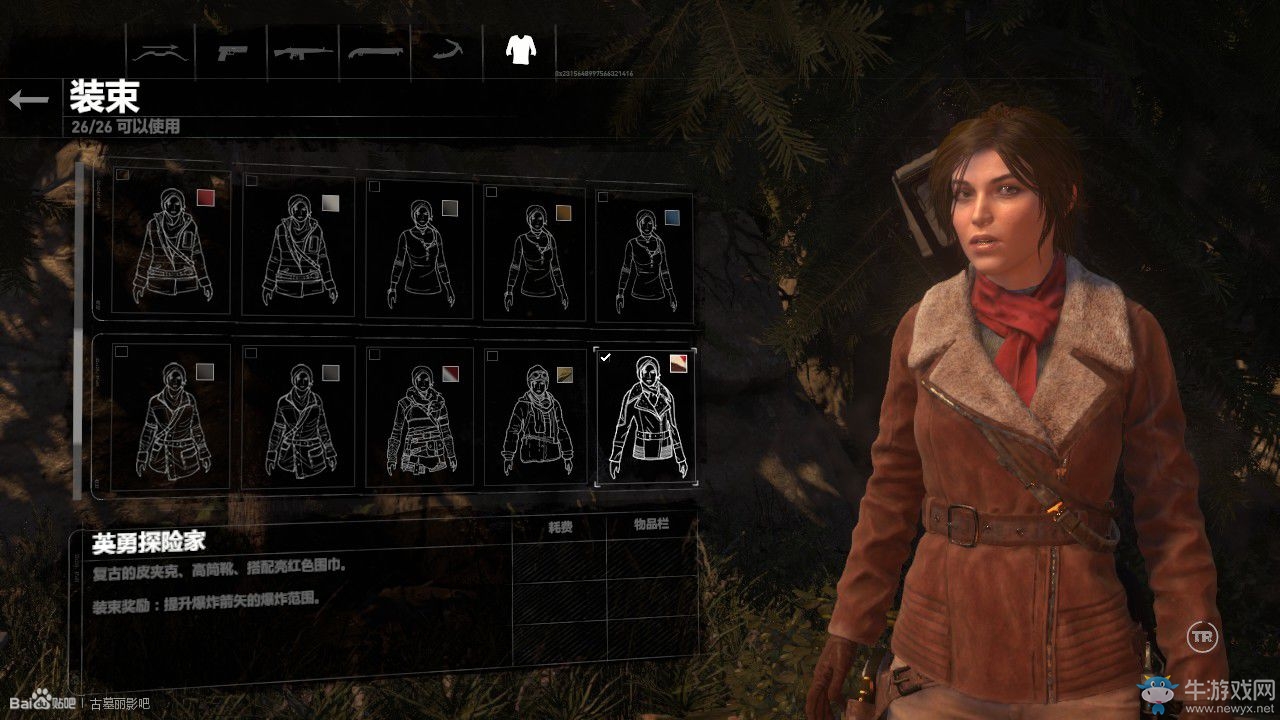Screen dimensions: 1280x720
Task: Open the pistol tab
Action: 233,51
